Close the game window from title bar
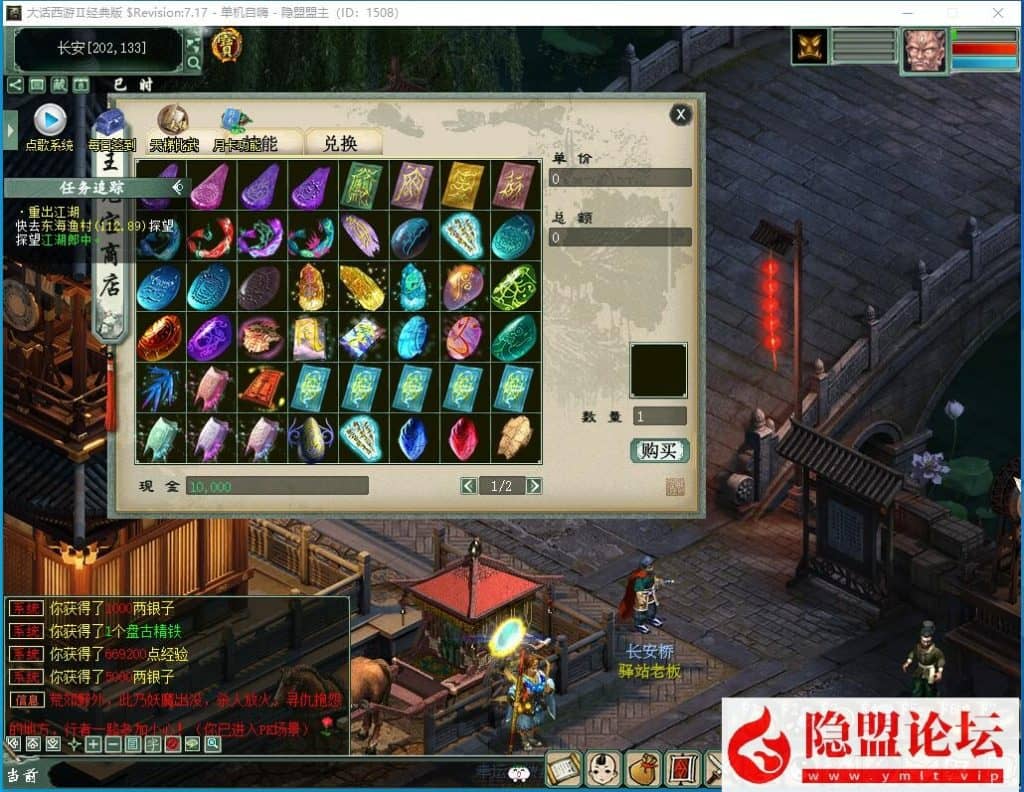This screenshot has width=1024, height=792. [x=996, y=13]
